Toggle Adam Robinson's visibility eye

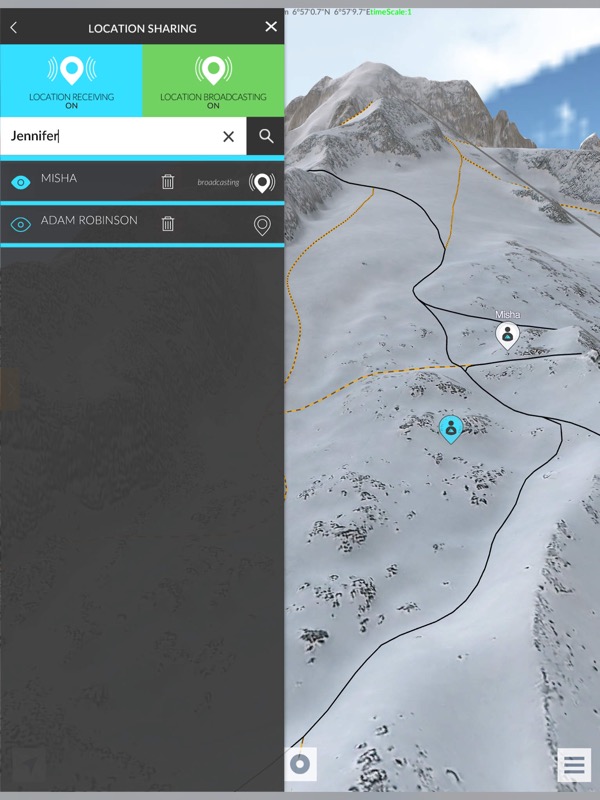point(20,225)
